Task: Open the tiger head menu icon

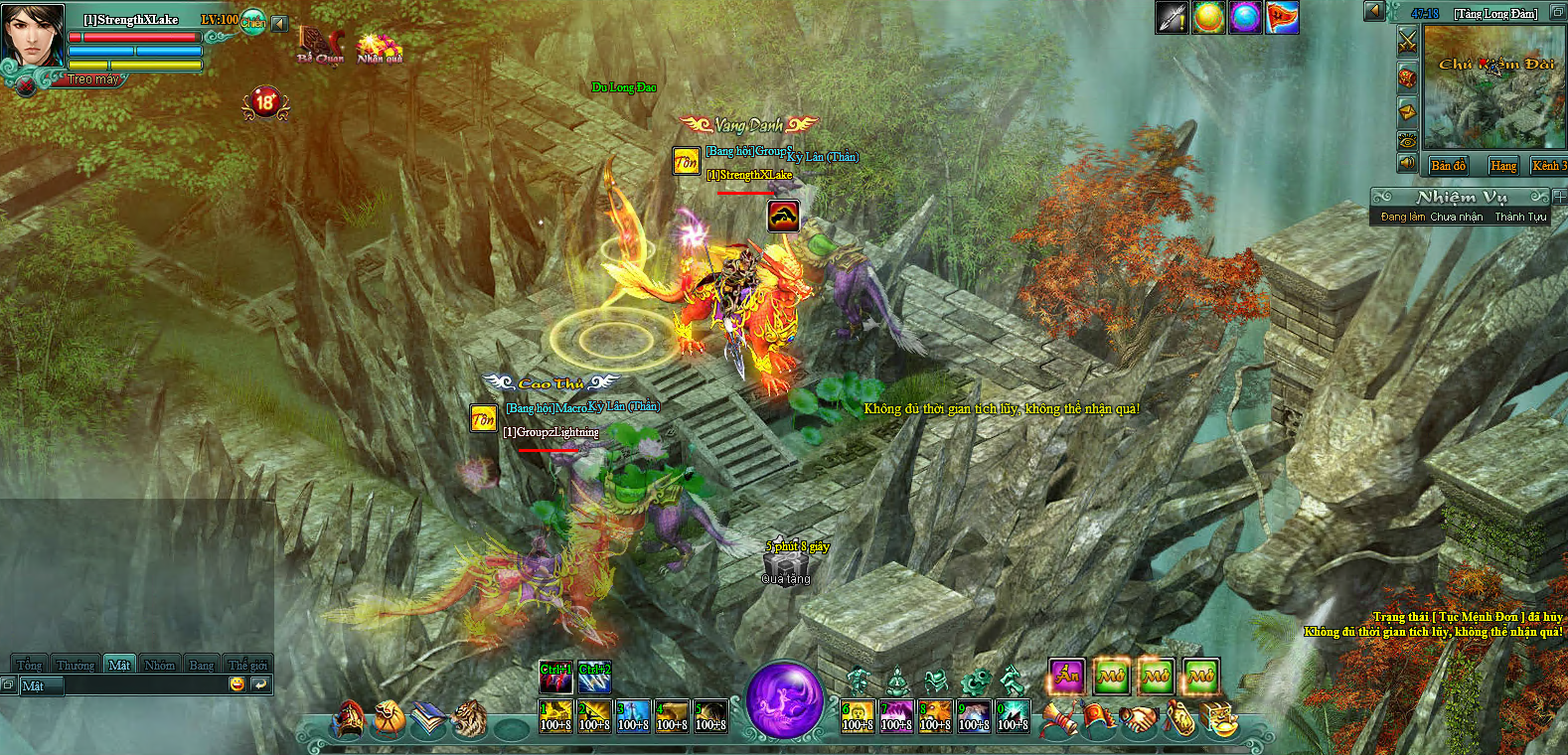Action: (x=471, y=719)
